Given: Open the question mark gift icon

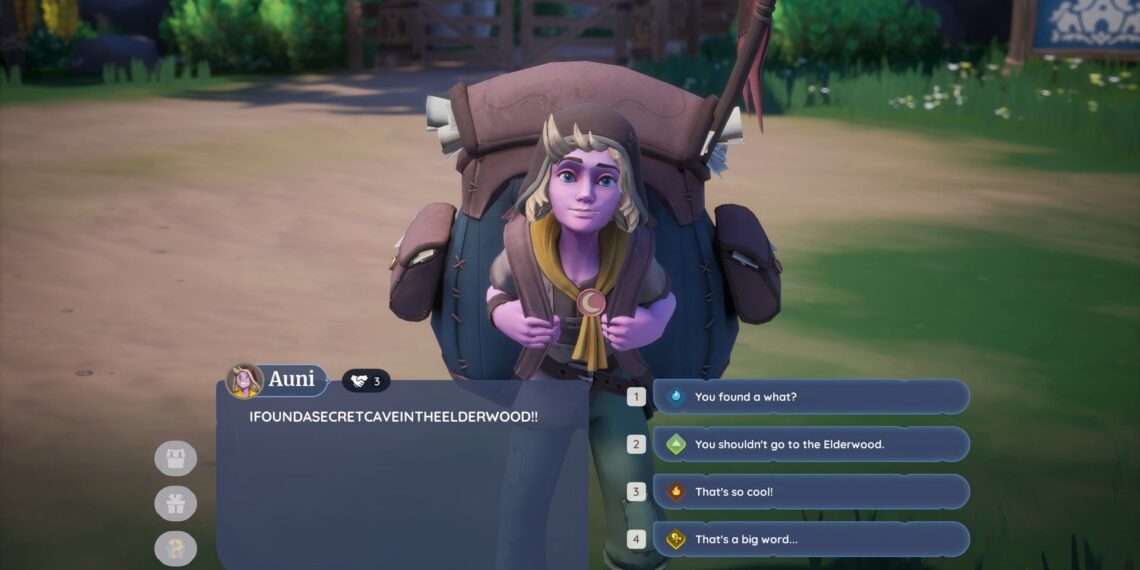Looking at the screenshot, I should (176, 548).
